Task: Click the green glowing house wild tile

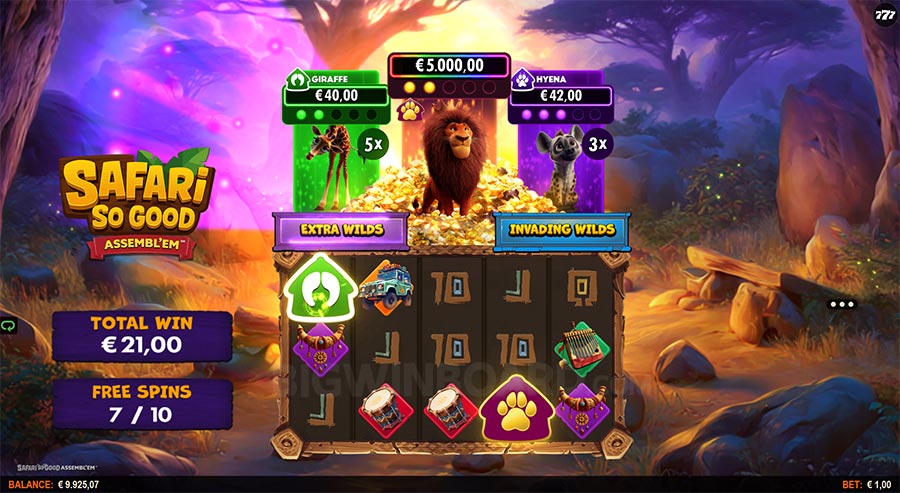Action: [x=317, y=288]
